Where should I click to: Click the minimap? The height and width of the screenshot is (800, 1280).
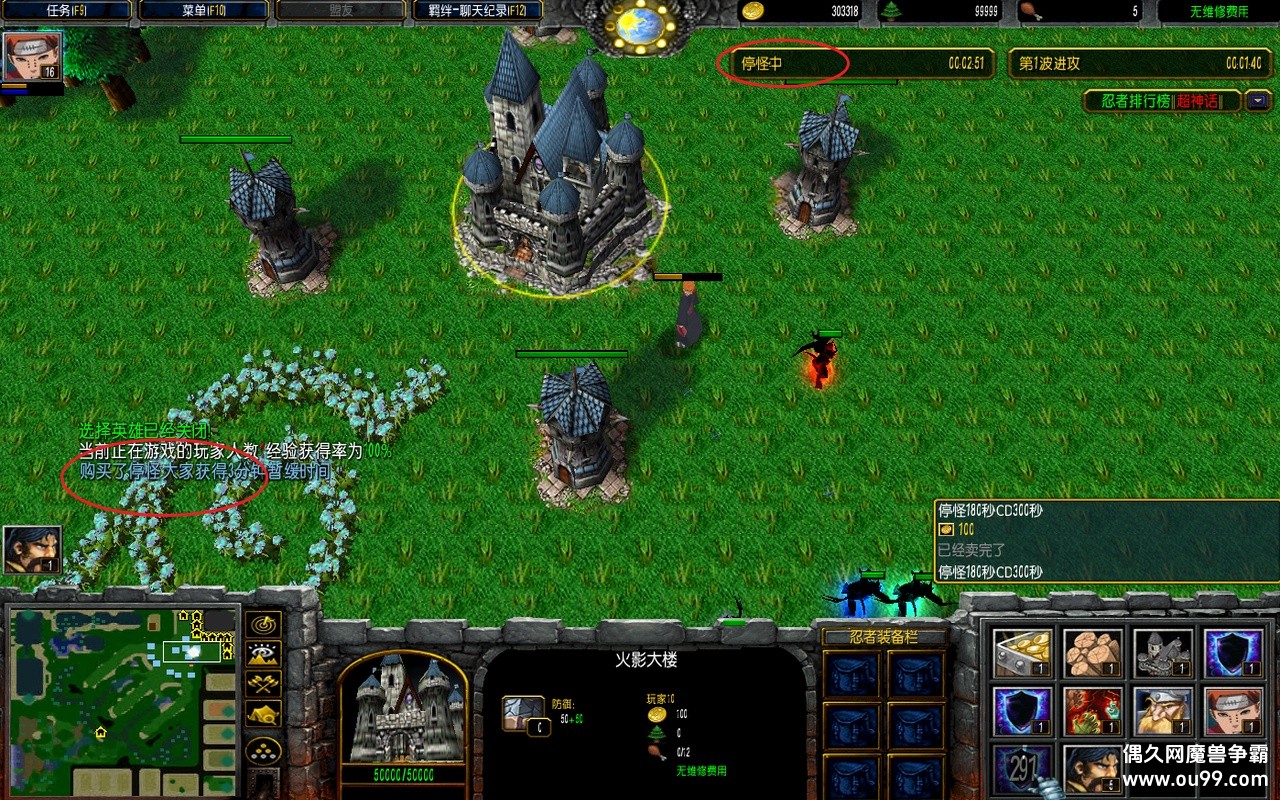click(x=120, y=700)
